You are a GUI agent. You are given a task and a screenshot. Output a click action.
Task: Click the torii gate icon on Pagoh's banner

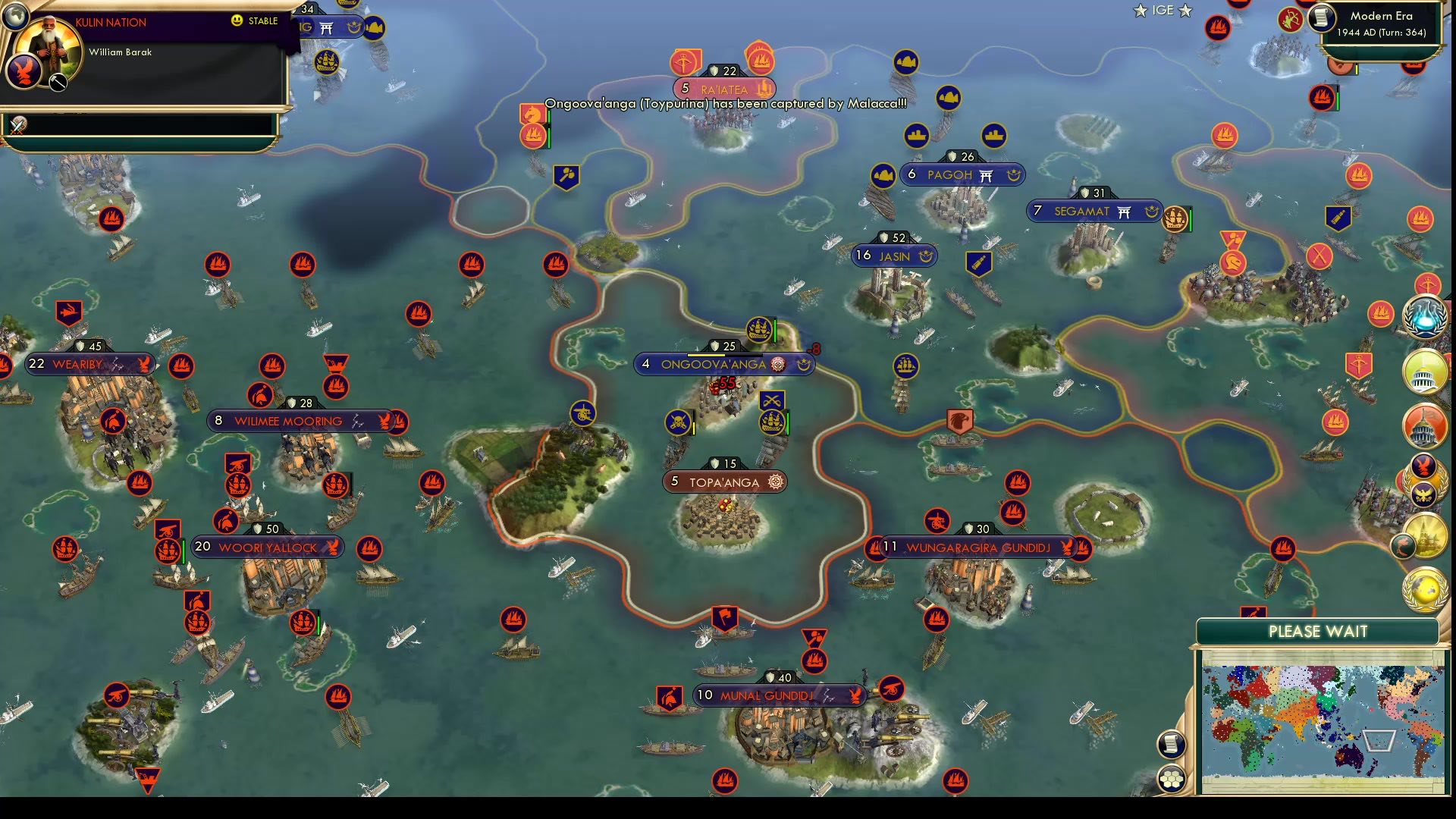tap(986, 175)
